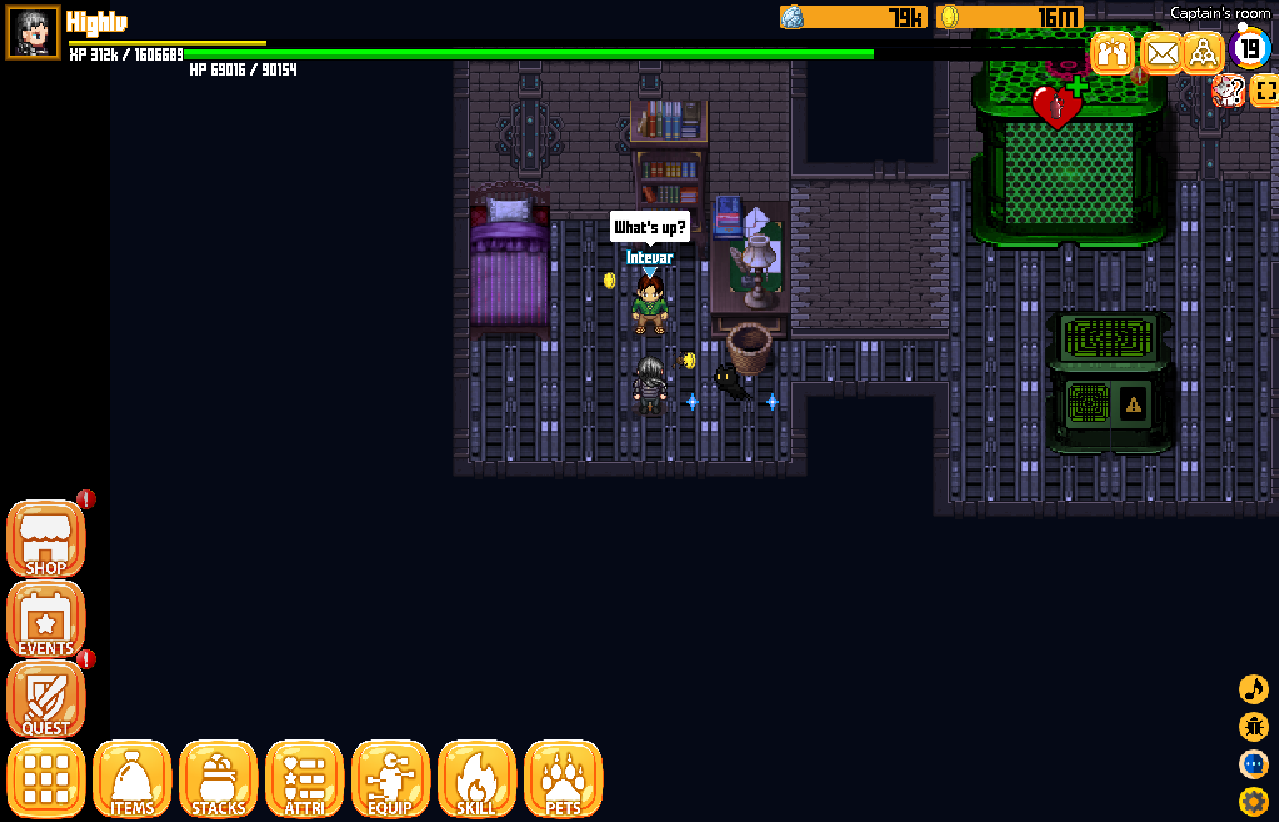Screen dimensions: 1279x822
Task: Open the friends icon with two figures
Action: click(x=1112, y=52)
